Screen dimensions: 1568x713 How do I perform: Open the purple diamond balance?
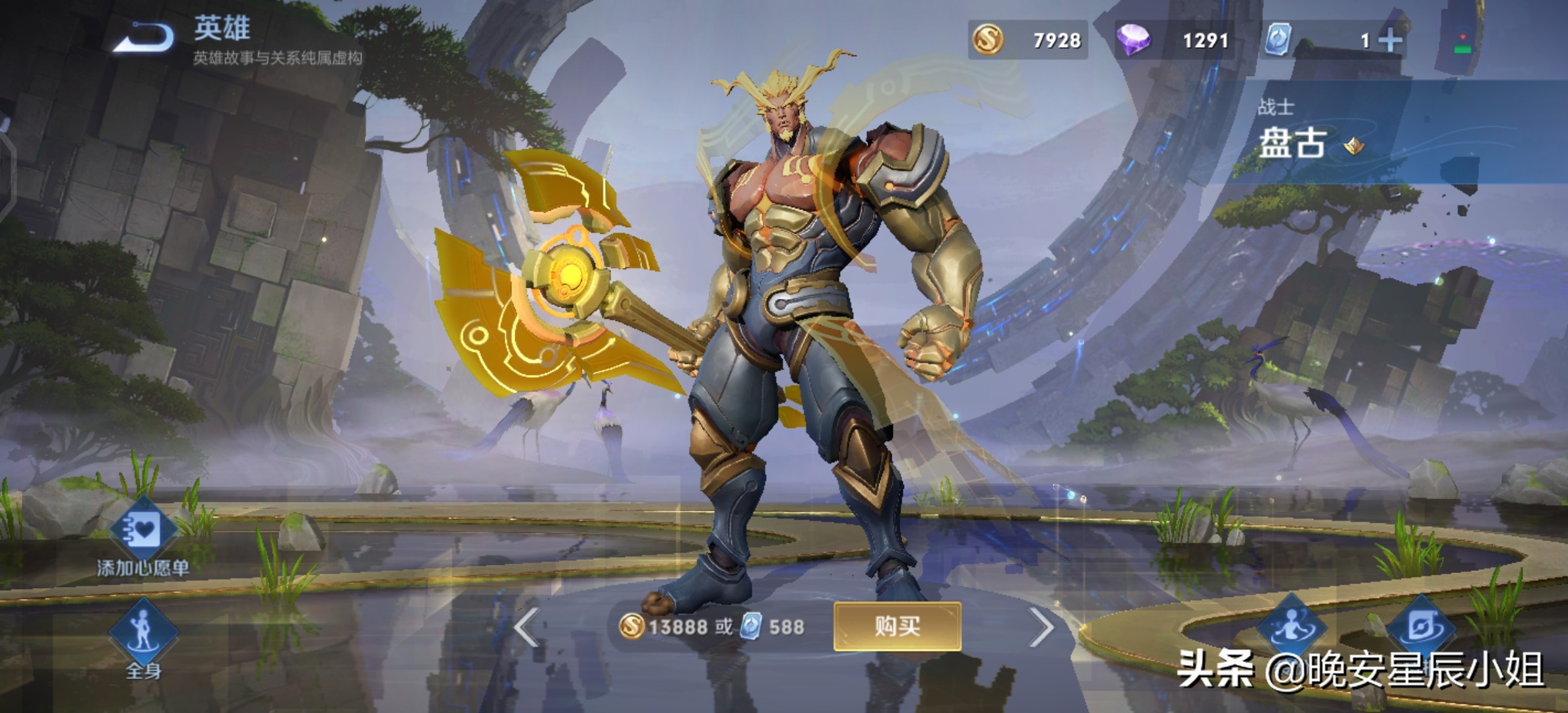1173,40
